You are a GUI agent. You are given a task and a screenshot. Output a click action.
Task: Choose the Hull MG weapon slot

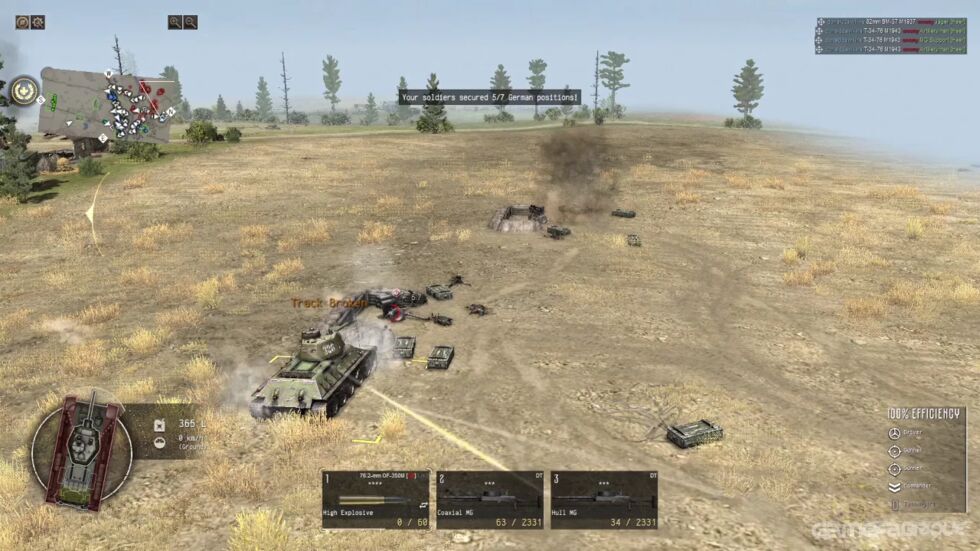click(x=604, y=498)
